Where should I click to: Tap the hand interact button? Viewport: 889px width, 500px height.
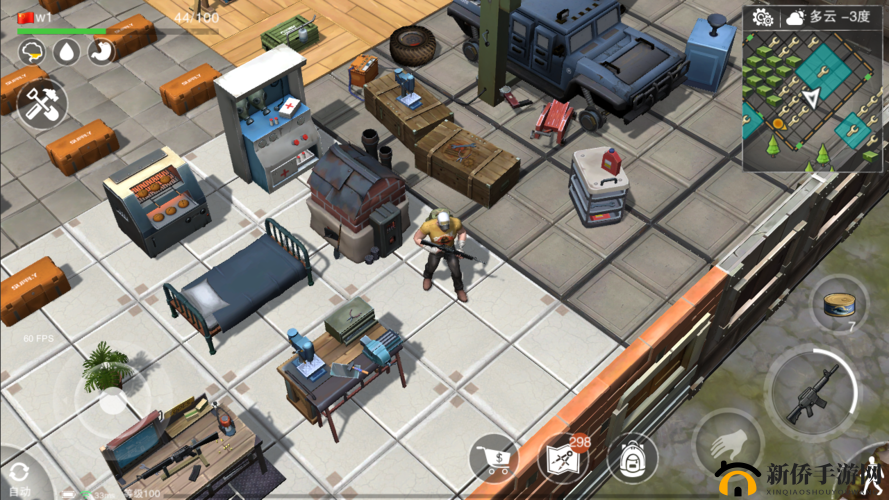click(x=728, y=442)
